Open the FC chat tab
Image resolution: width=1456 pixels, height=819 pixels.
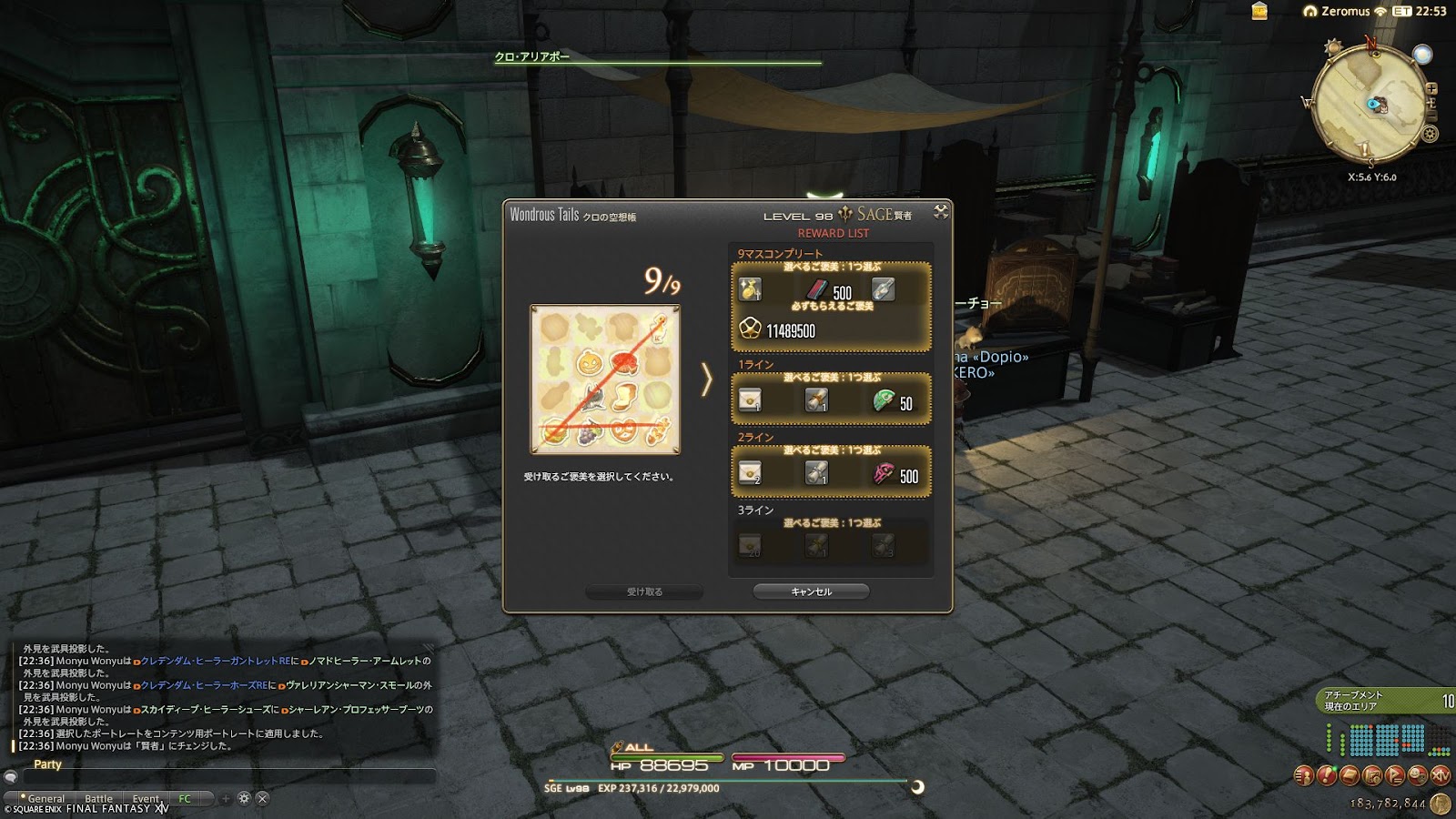pyautogui.click(x=185, y=798)
